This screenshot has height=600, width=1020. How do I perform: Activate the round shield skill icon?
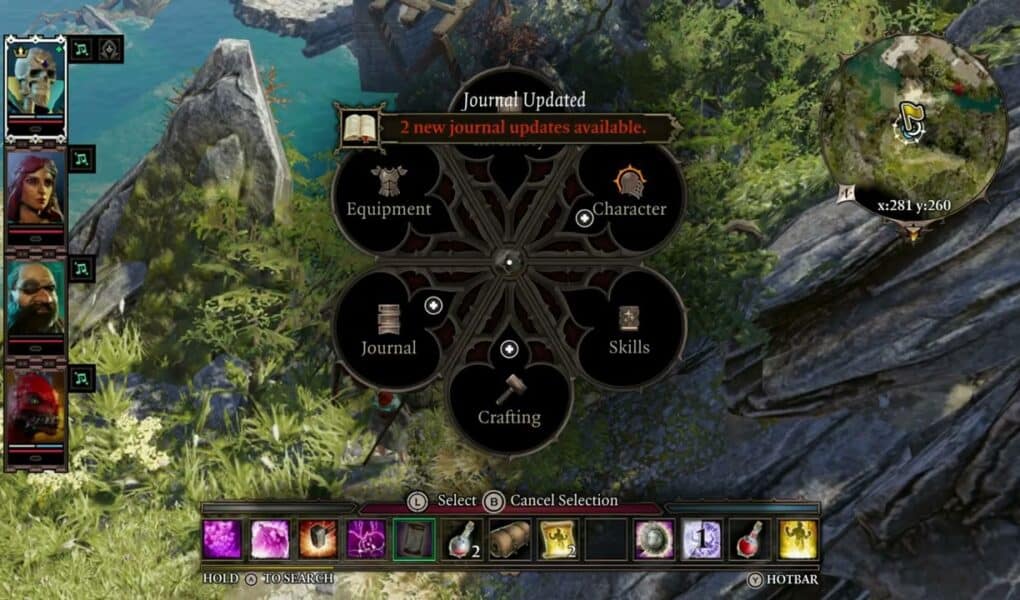[x=654, y=539]
